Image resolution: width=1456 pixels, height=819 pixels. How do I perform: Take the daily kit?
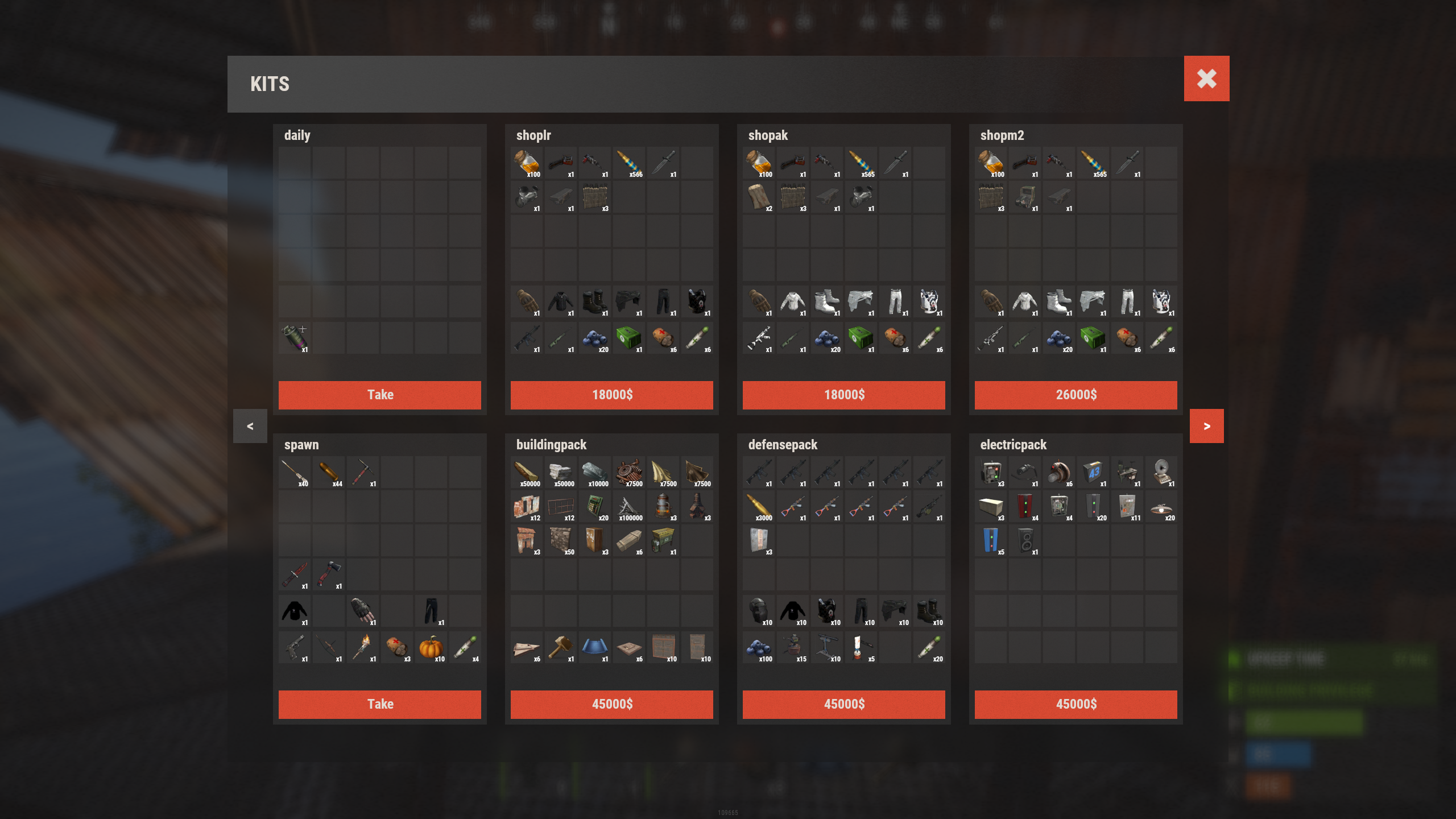pyautogui.click(x=379, y=395)
